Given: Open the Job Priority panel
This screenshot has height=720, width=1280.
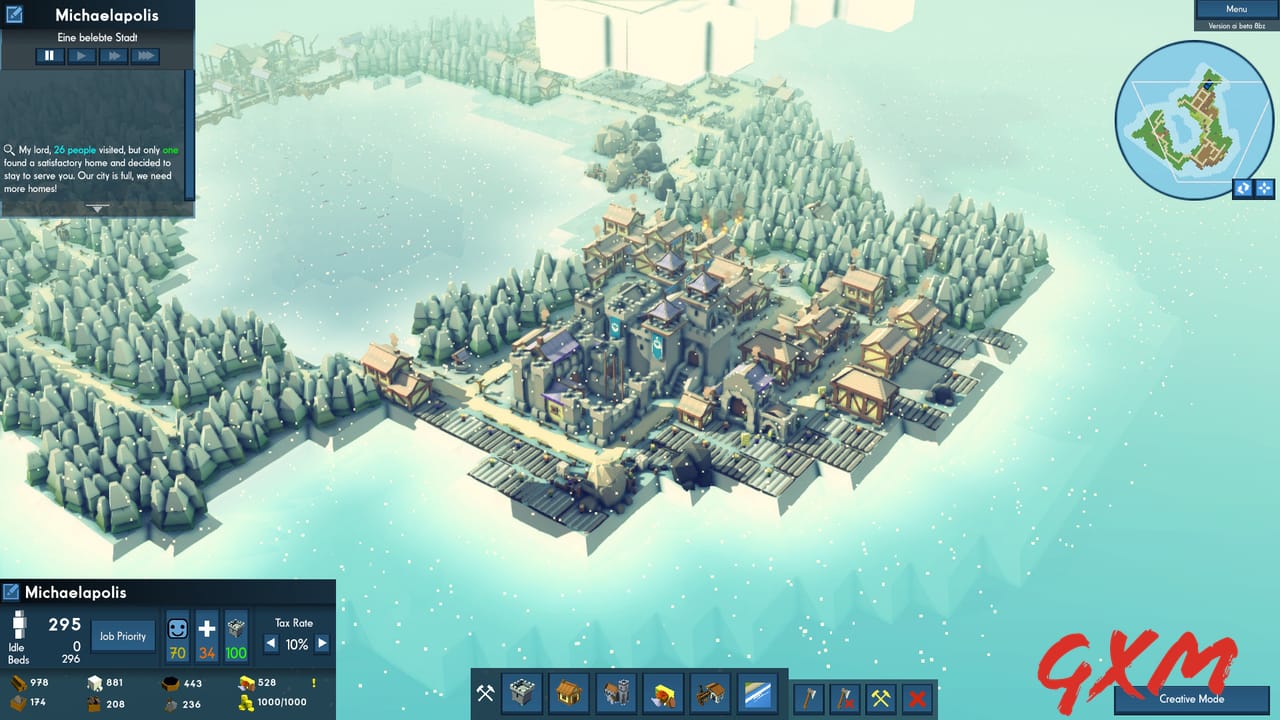Looking at the screenshot, I should [122, 635].
